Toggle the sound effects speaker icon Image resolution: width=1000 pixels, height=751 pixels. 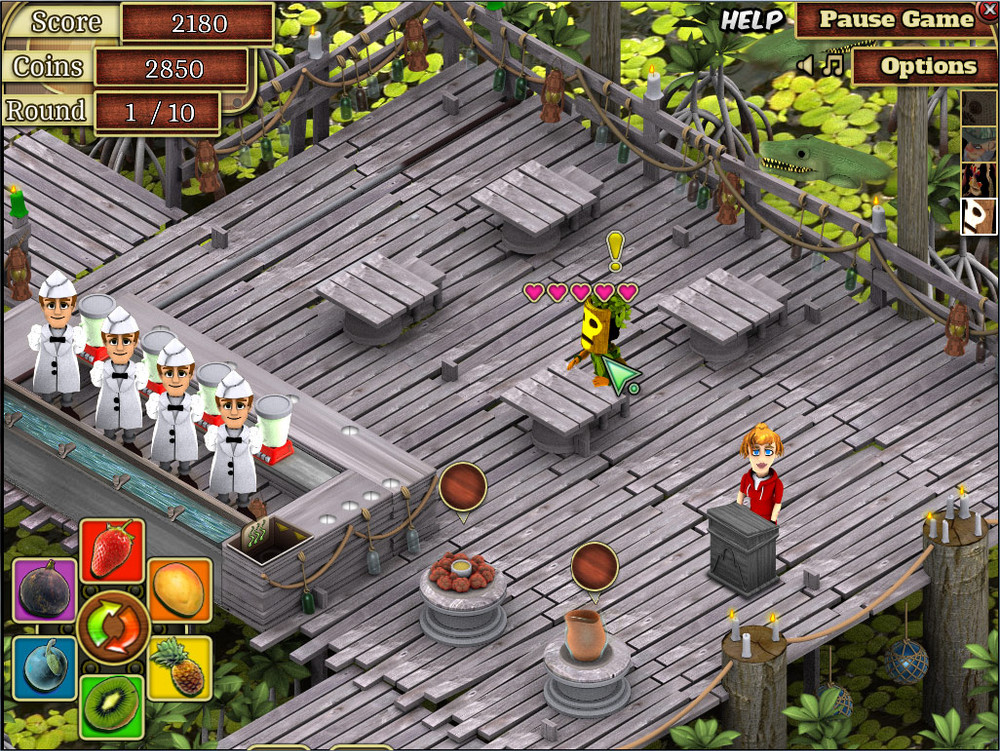pos(806,66)
